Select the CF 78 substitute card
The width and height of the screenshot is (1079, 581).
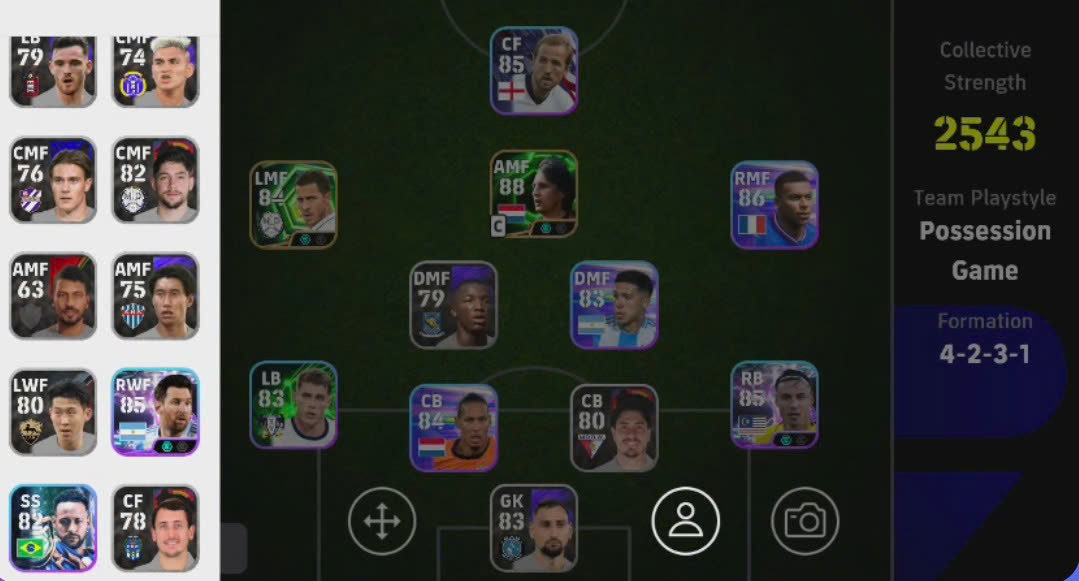[x=155, y=527]
